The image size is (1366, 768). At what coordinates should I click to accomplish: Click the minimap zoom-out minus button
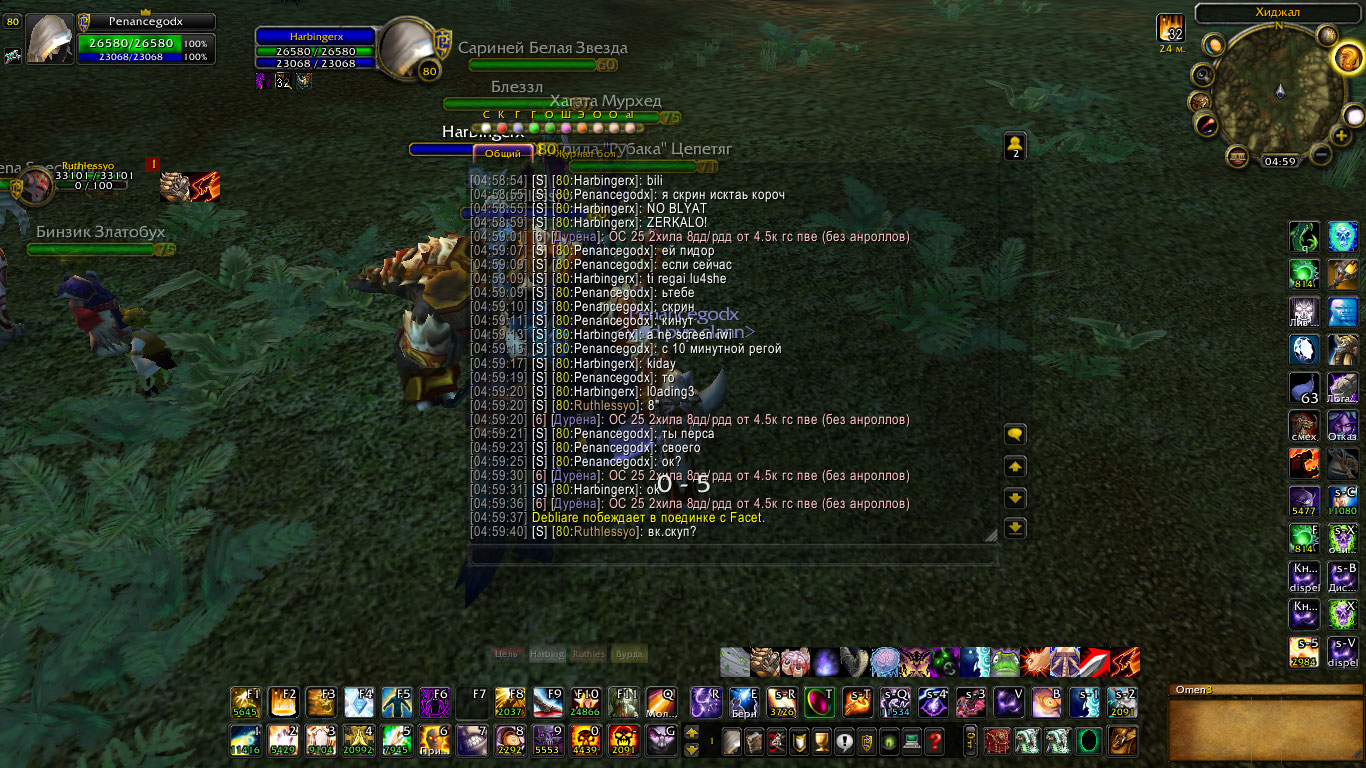[x=1320, y=155]
